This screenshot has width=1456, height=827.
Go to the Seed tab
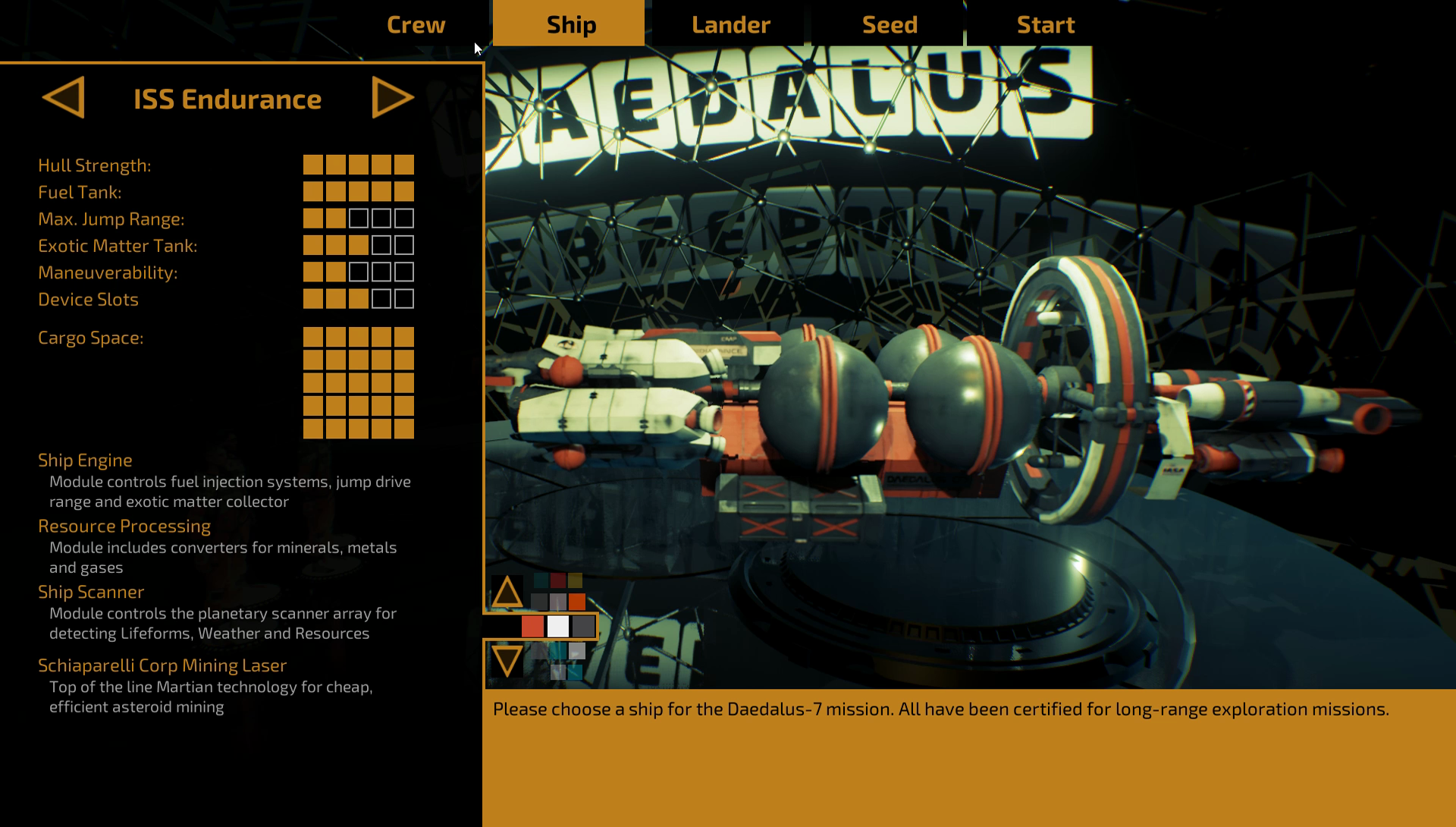point(890,24)
